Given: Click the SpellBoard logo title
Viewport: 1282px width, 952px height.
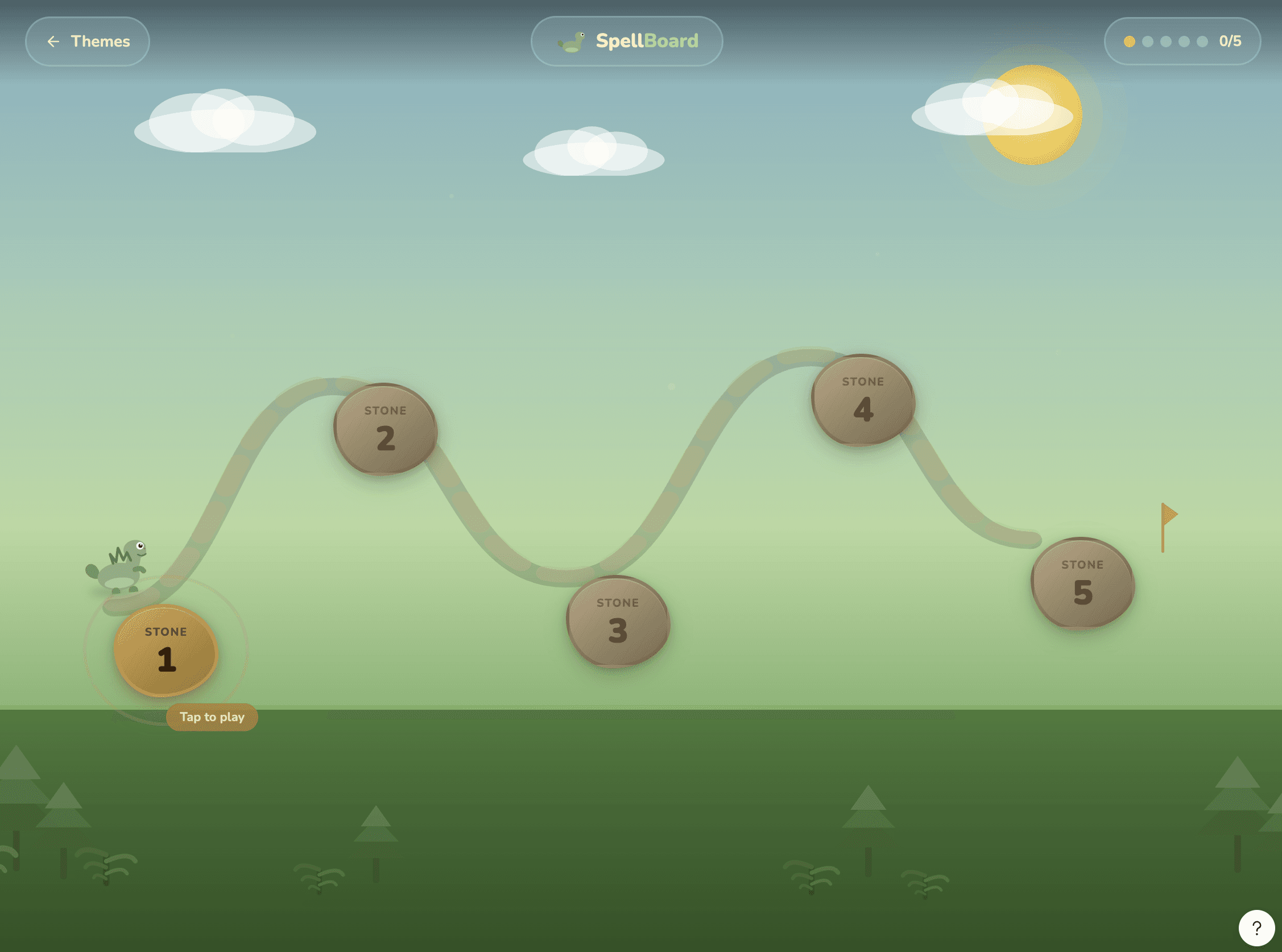Looking at the screenshot, I should (627, 42).
